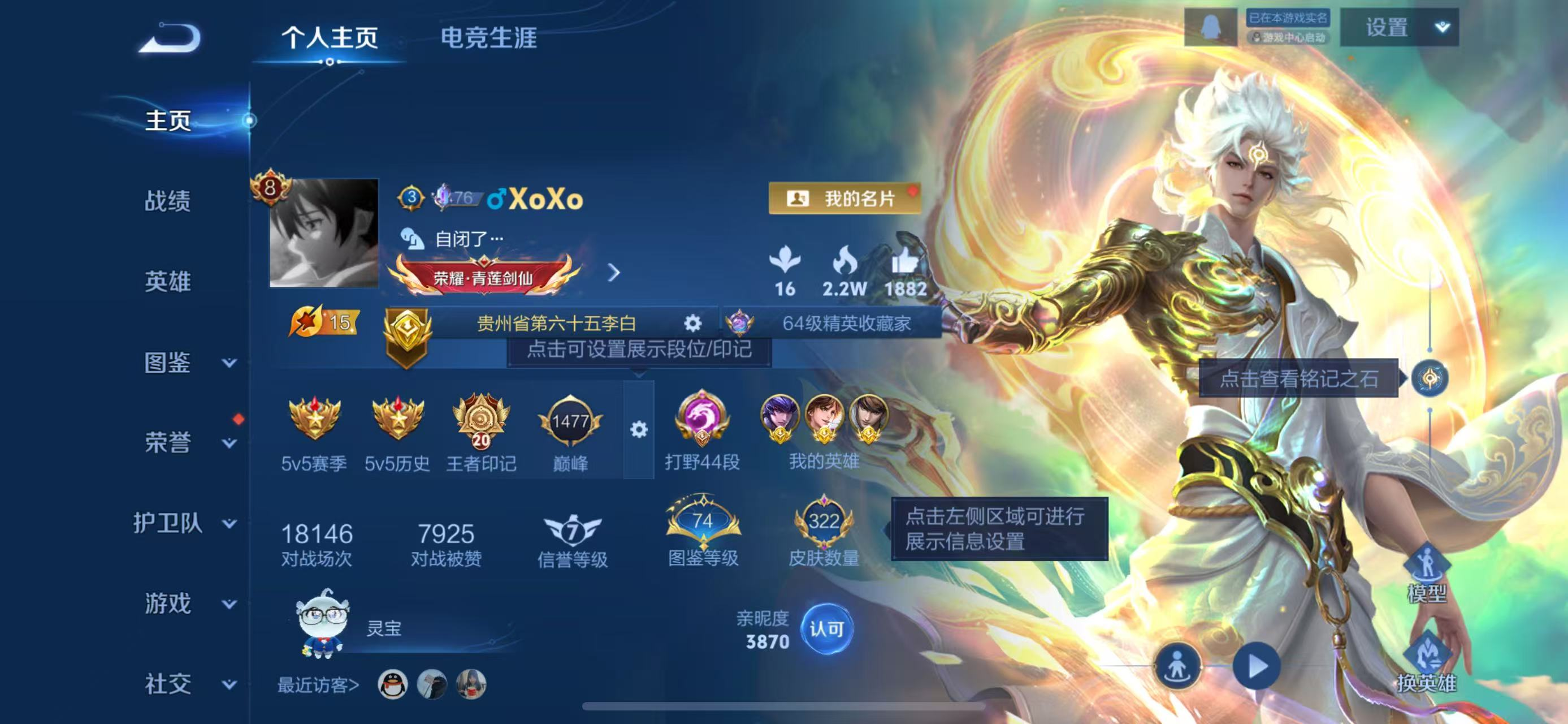This screenshot has width=1568, height=724.
Task: Switch to the 电竞生涯 tab
Action: (x=487, y=38)
